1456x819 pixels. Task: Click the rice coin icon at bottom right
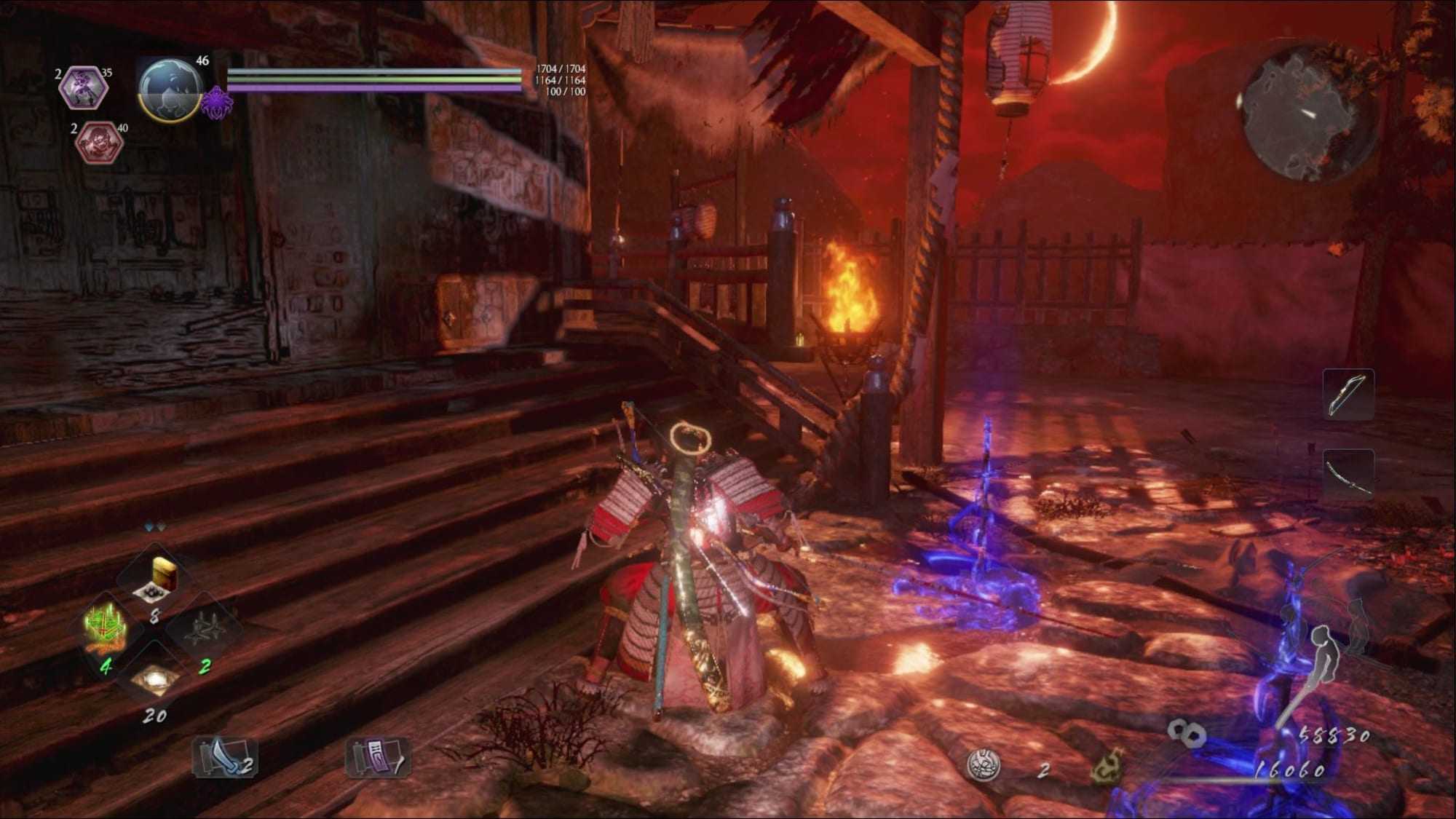[x=983, y=765]
